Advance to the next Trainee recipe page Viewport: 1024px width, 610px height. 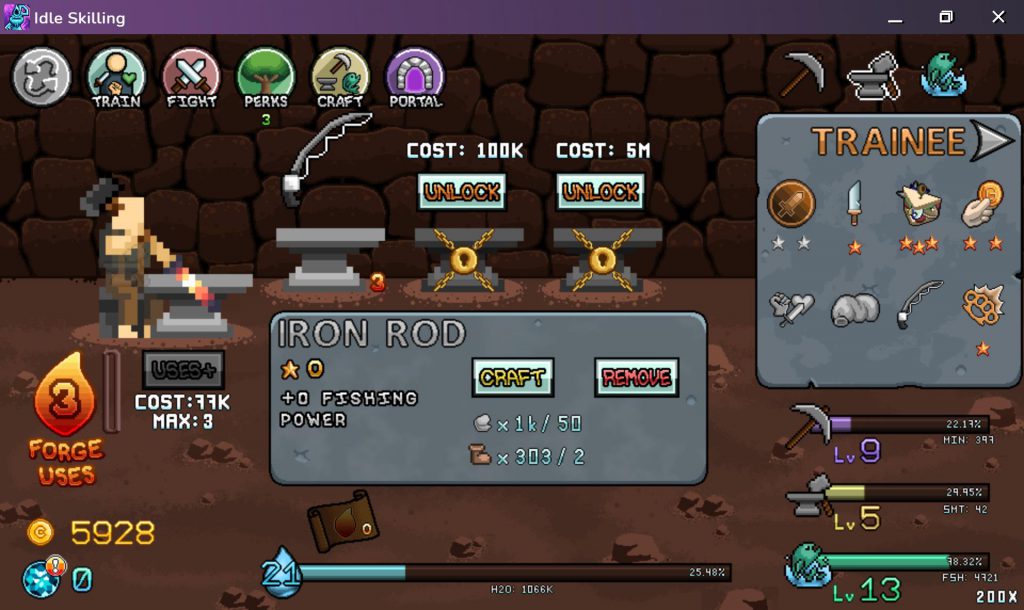(x=992, y=142)
